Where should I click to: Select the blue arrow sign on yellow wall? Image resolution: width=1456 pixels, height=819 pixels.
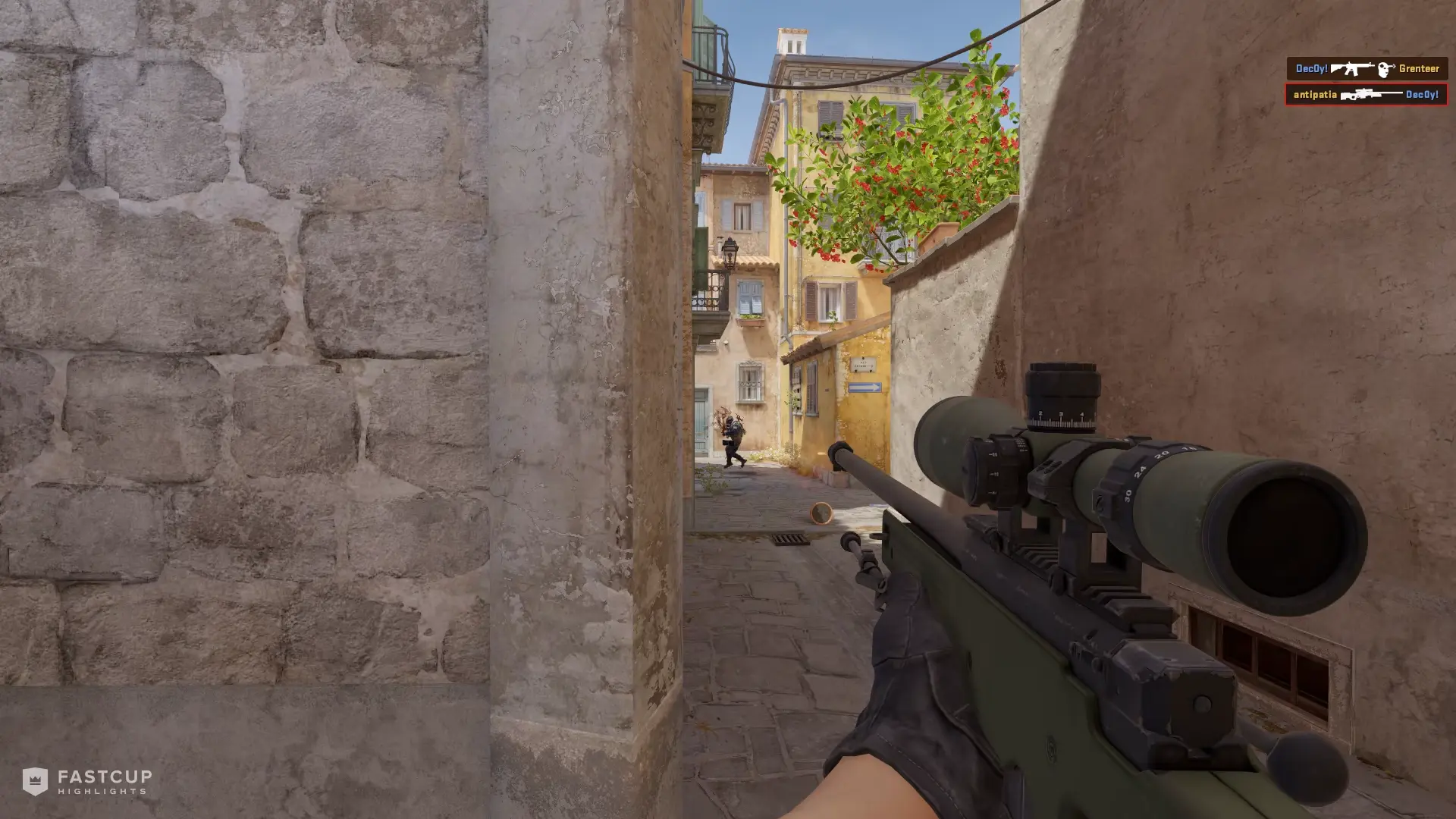(x=864, y=388)
